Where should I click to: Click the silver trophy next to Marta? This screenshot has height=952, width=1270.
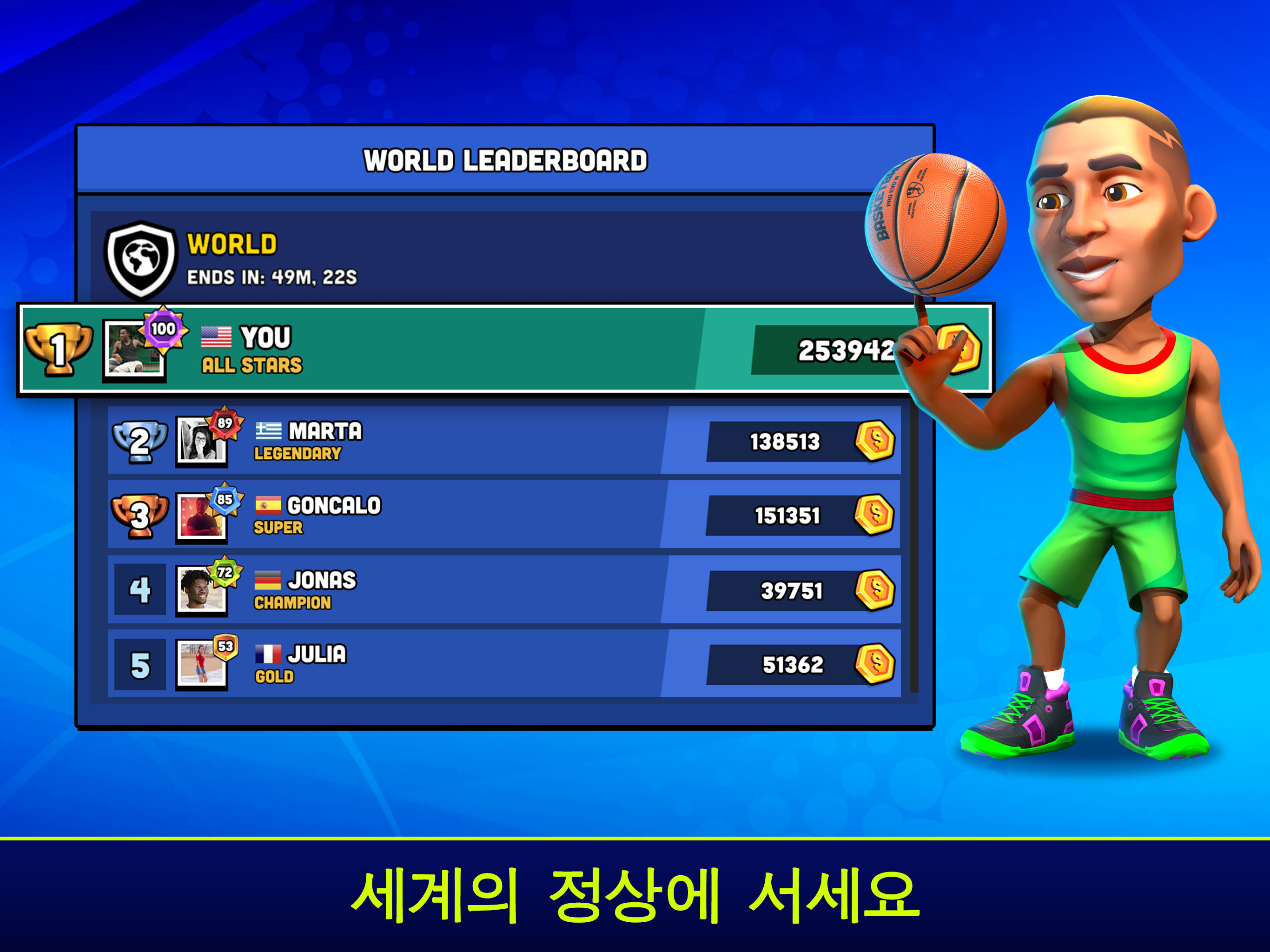point(139,442)
